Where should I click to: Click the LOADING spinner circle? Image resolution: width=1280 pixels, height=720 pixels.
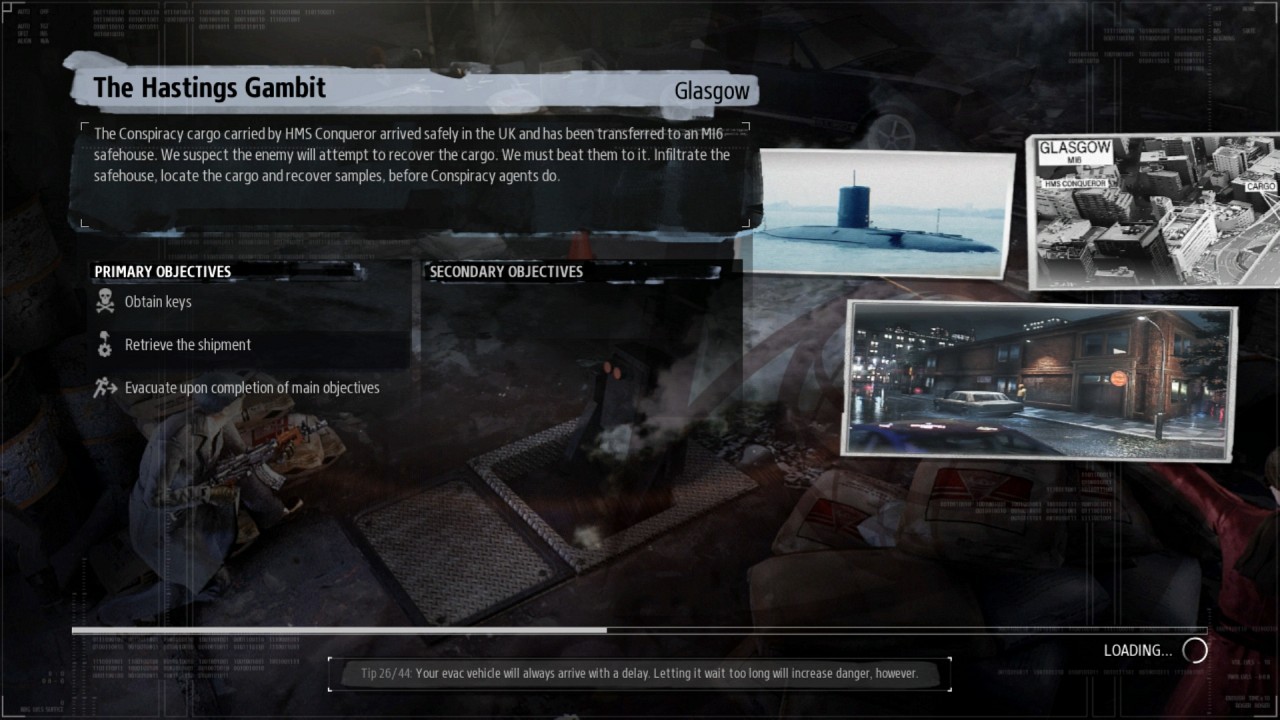click(1195, 650)
